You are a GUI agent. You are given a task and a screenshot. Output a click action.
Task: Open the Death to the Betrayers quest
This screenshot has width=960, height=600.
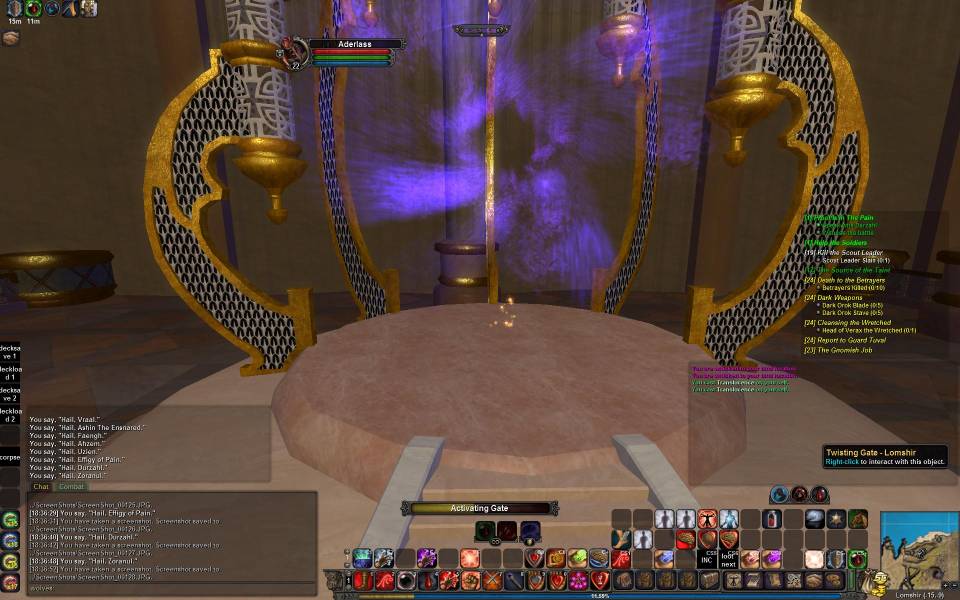(x=851, y=280)
